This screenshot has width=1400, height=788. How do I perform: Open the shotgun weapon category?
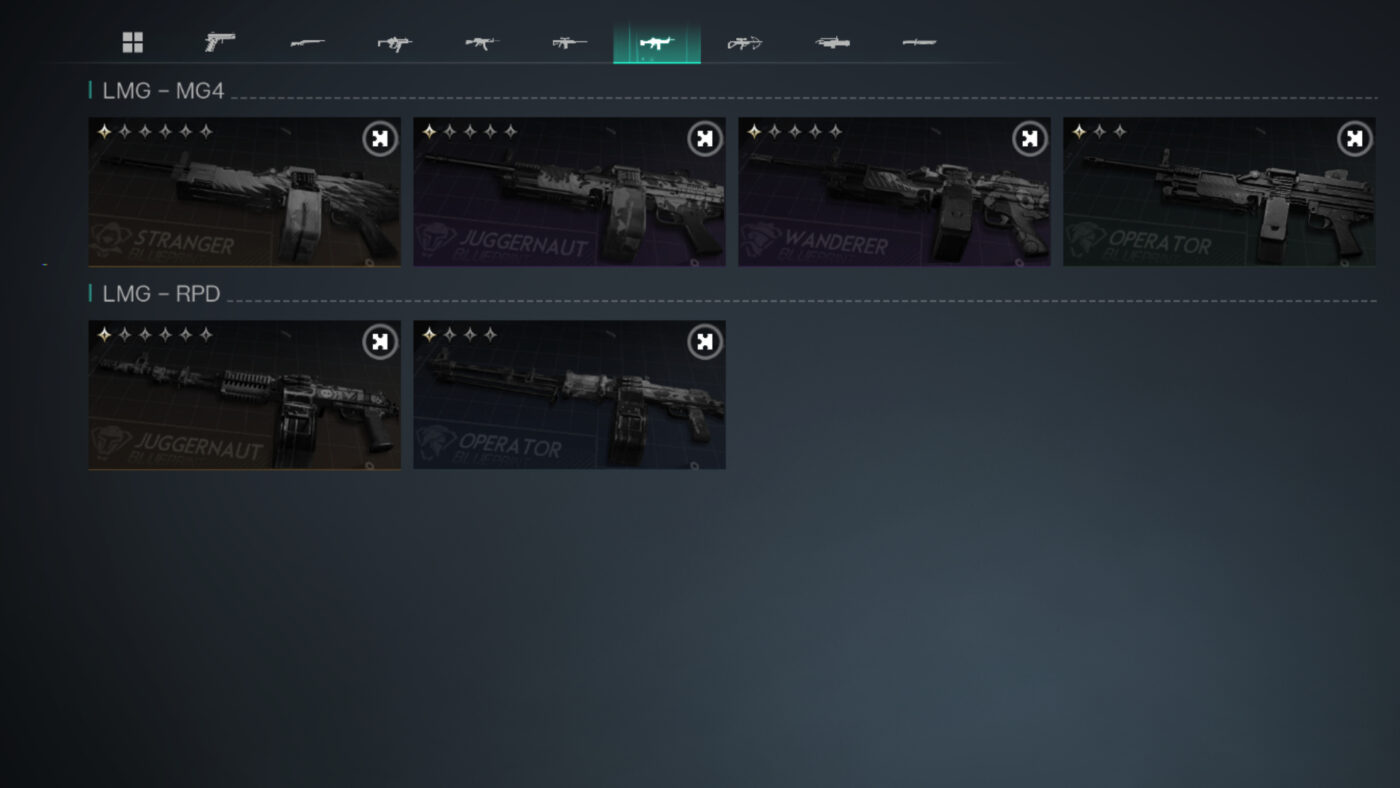(307, 42)
